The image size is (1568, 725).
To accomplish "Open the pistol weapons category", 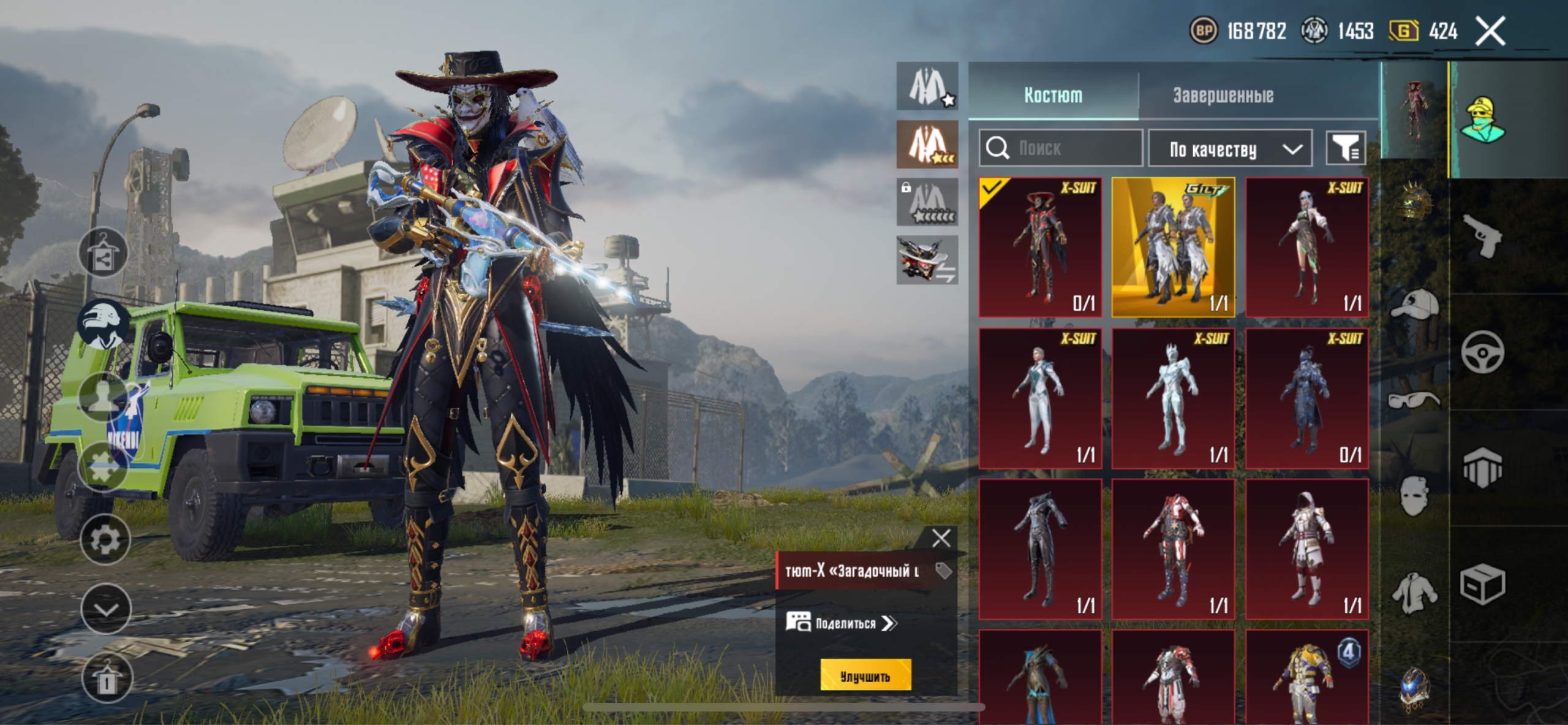I will coord(1482,236).
